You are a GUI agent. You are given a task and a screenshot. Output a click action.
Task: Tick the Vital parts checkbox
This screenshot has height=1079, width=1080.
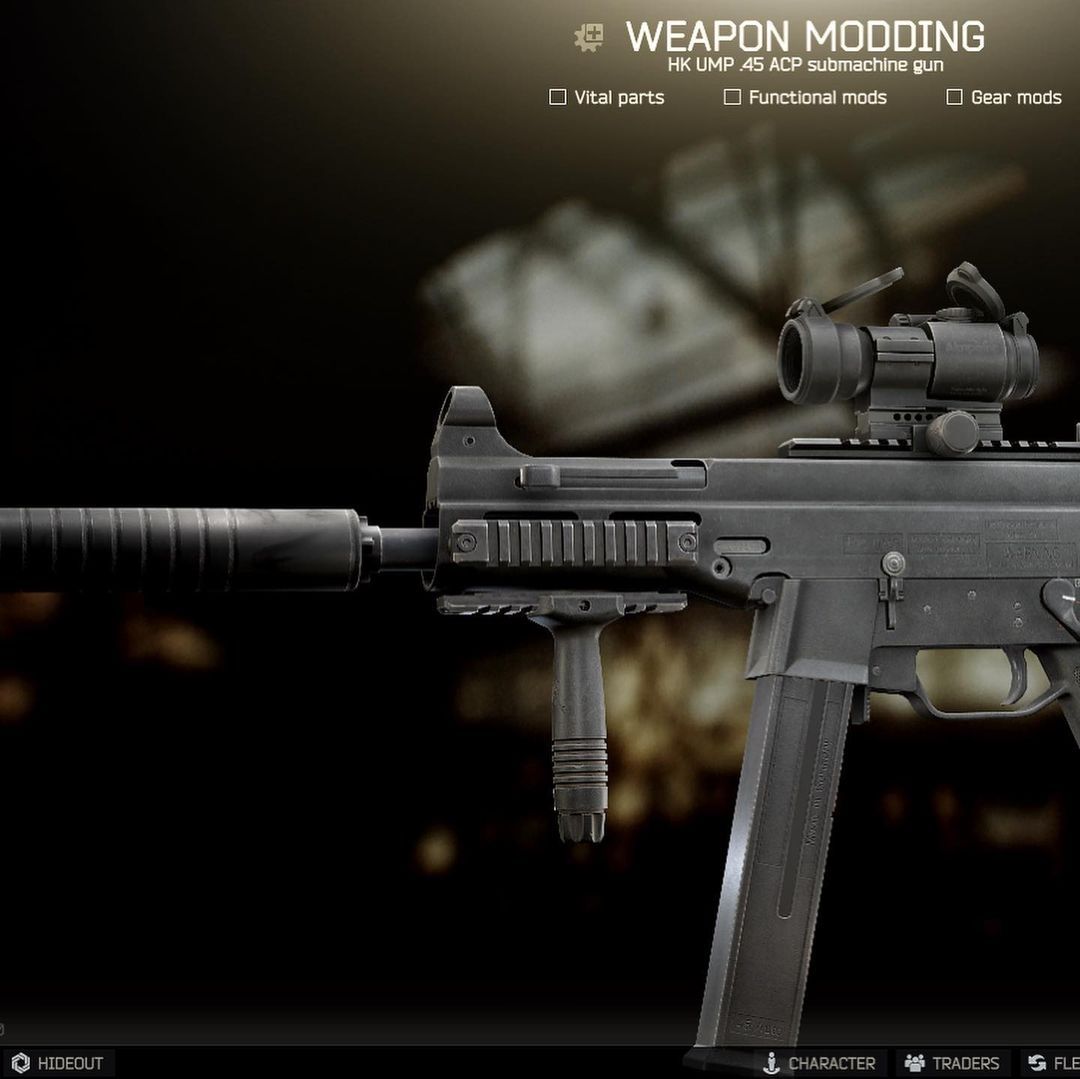point(558,97)
